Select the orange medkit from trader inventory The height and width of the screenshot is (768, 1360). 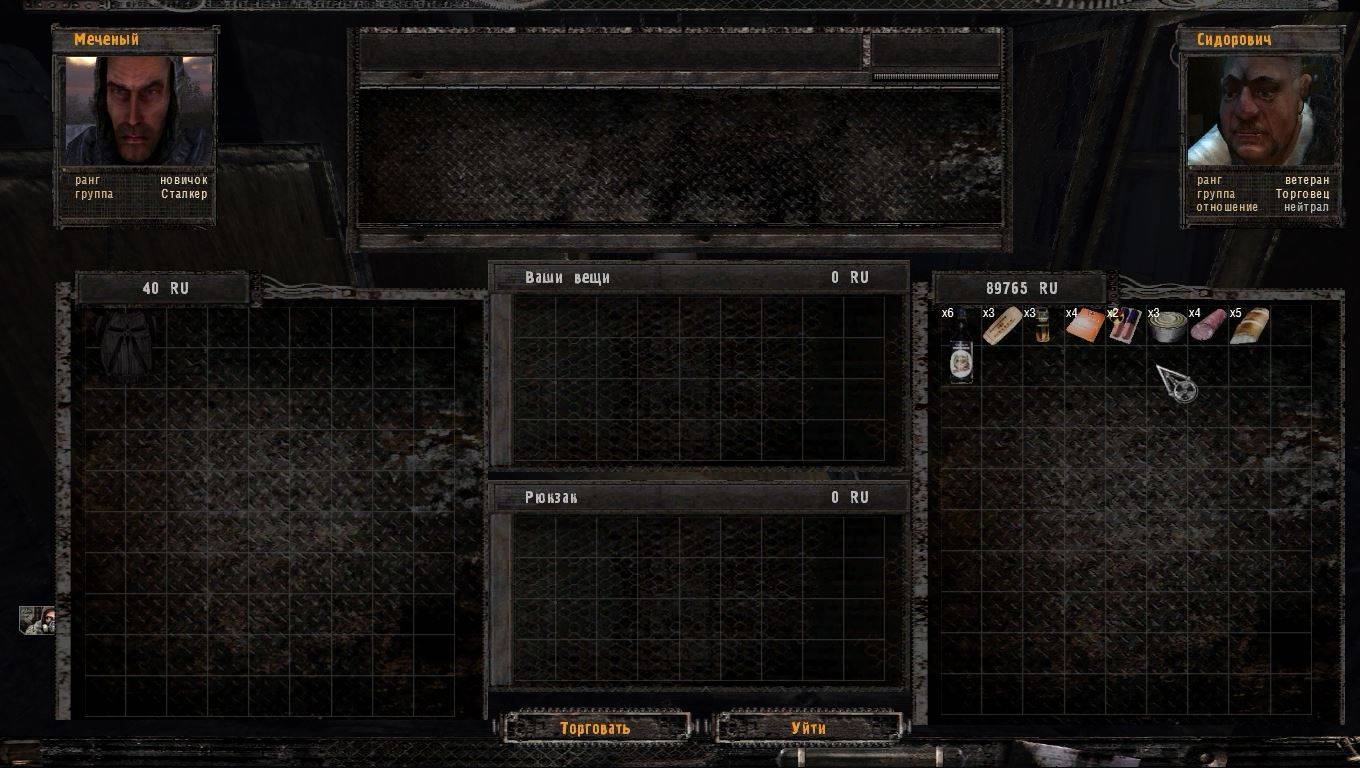[x=1085, y=326]
